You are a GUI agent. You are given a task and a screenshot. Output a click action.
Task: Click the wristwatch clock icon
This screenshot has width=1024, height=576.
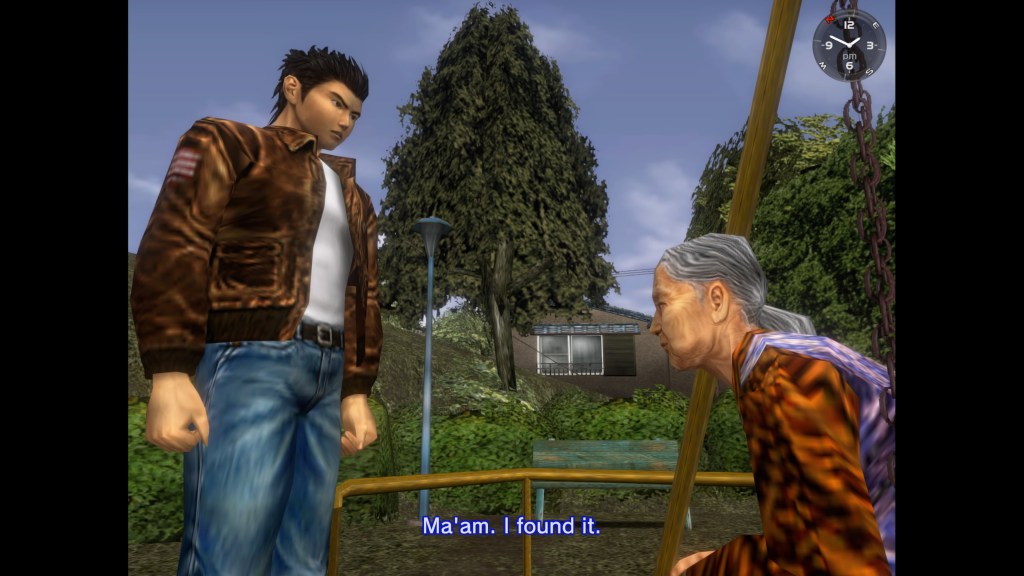[849, 45]
